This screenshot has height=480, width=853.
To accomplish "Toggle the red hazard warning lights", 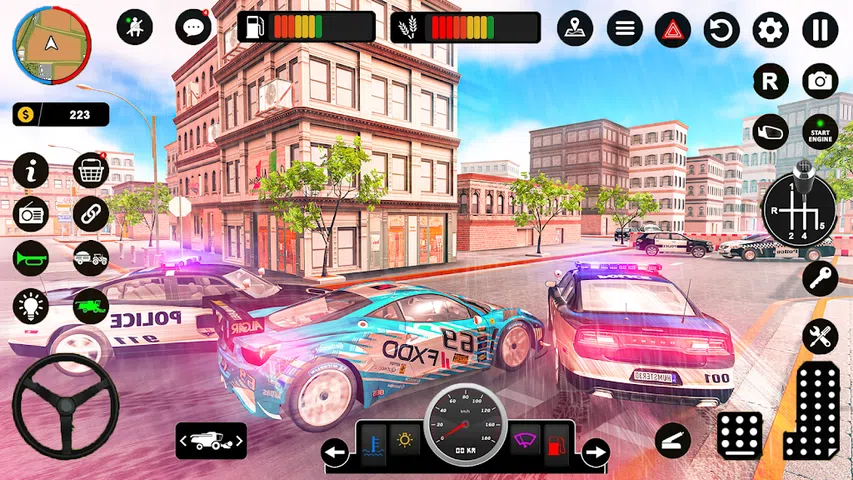I will pyautogui.click(x=673, y=30).
